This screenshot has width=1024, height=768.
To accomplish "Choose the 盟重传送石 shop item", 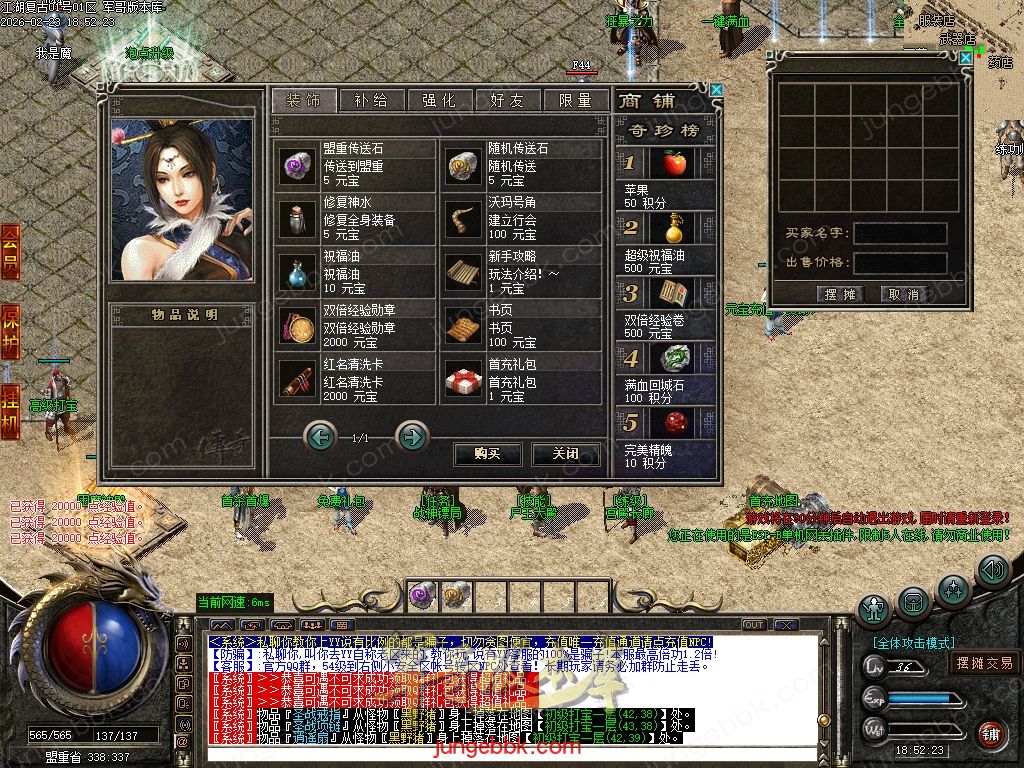I will point(296,164).
